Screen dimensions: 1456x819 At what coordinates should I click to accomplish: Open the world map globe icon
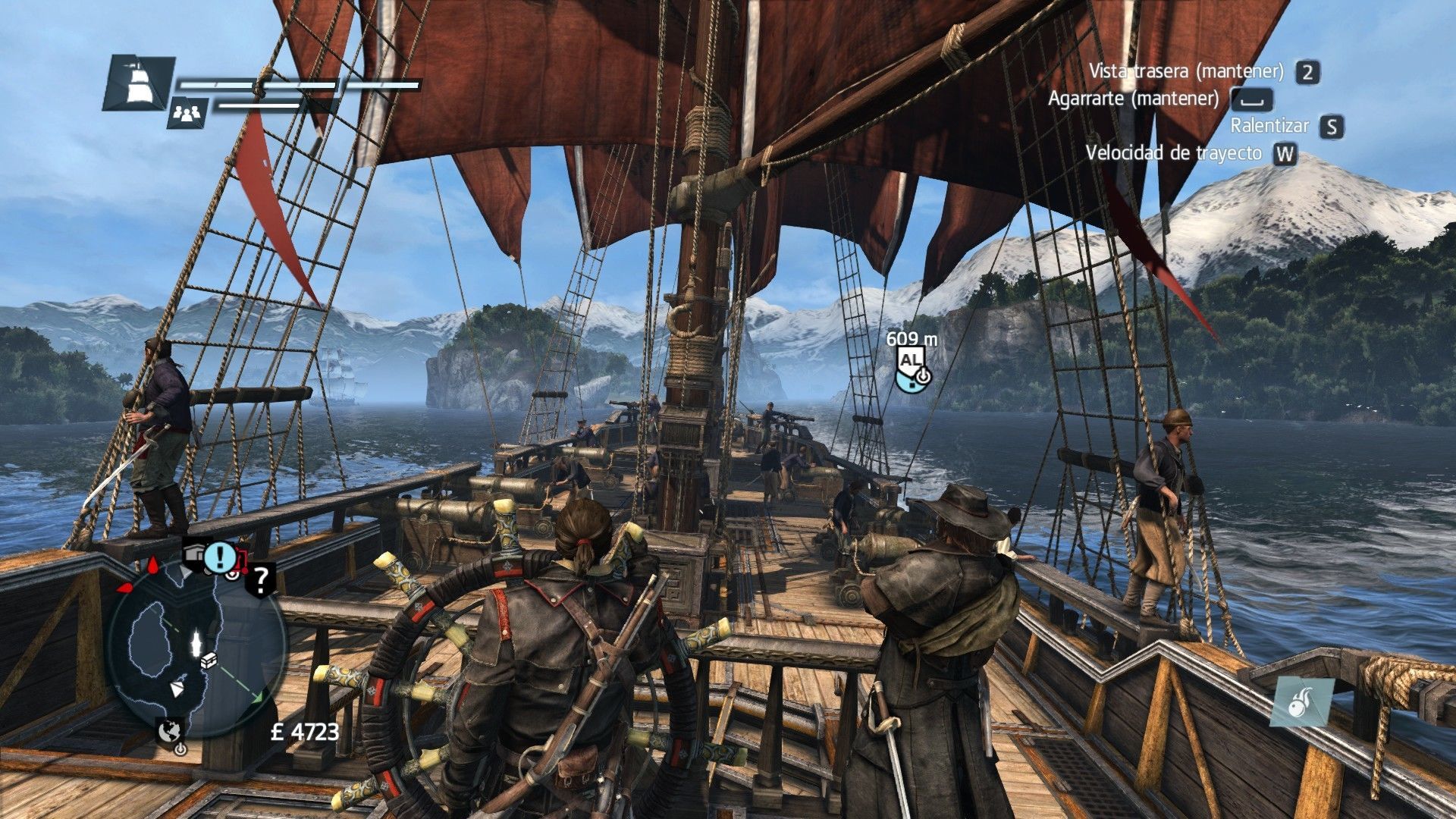coord(170,730)
